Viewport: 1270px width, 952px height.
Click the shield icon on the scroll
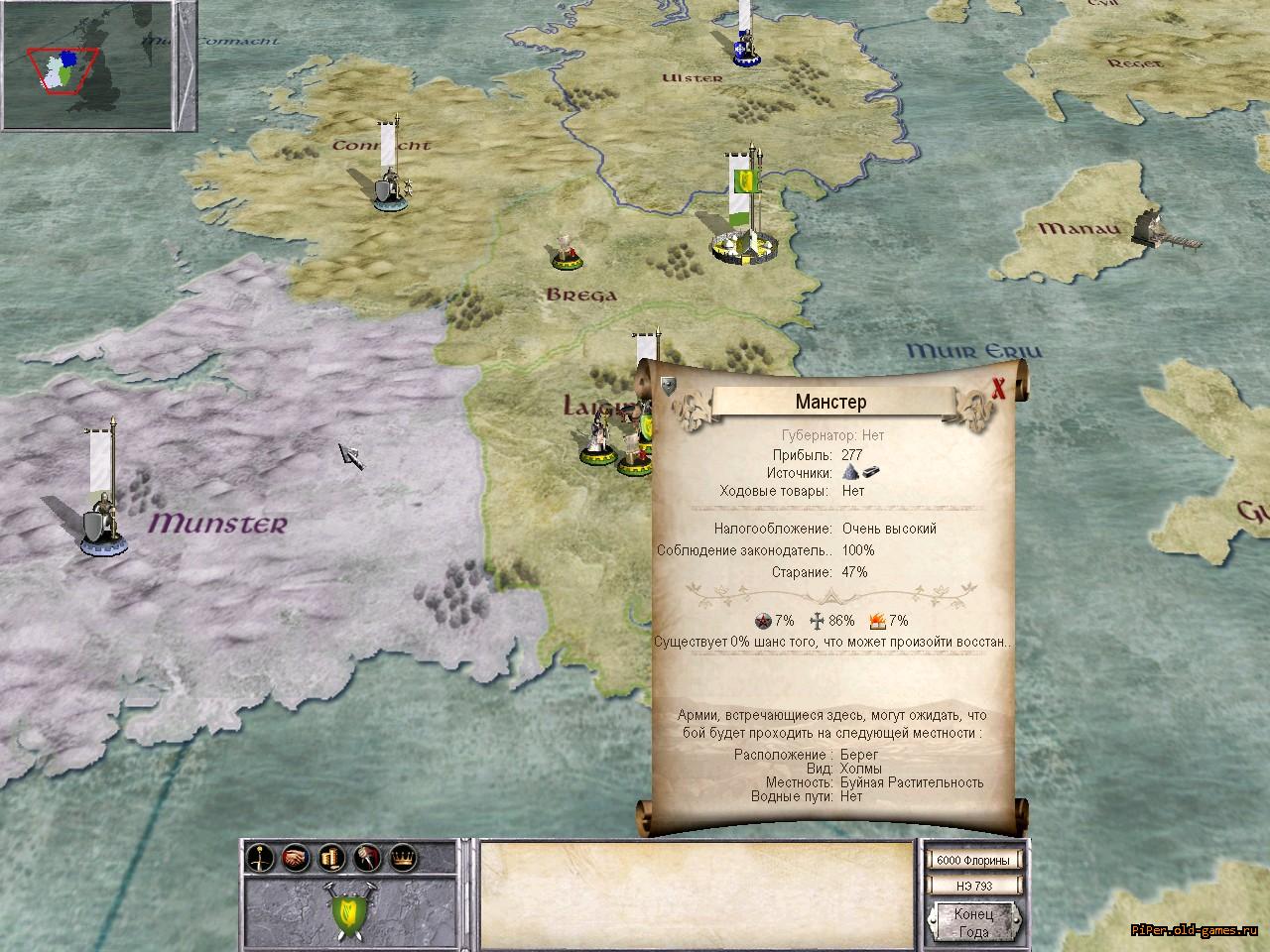(x=670, y=386)
